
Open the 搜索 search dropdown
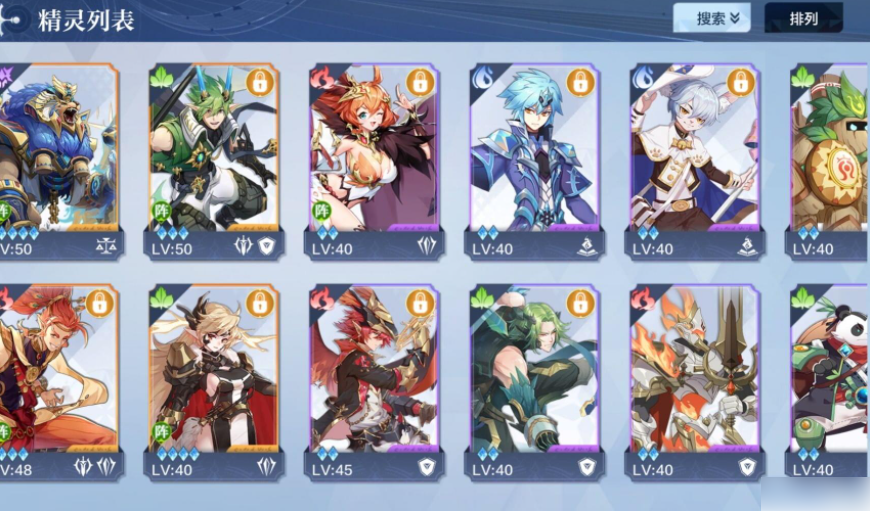point(711,18)
